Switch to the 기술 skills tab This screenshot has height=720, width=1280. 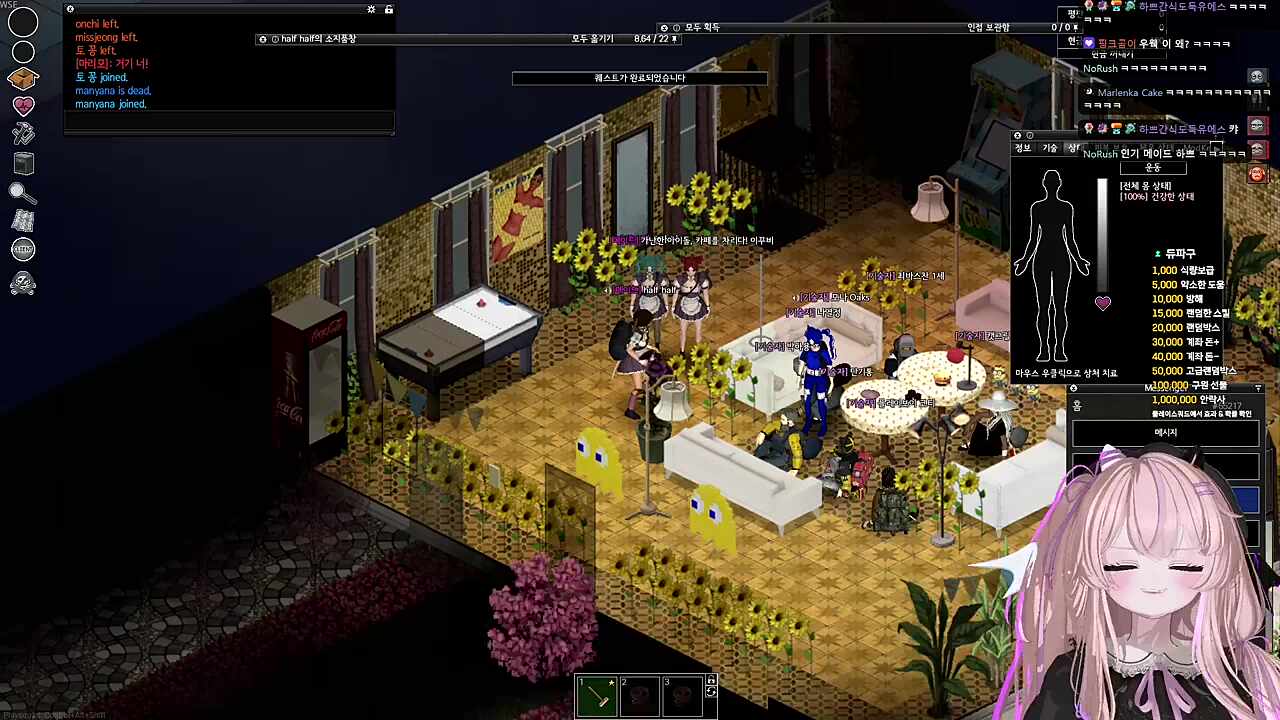pyautogui.click(x=1049, y=148)
